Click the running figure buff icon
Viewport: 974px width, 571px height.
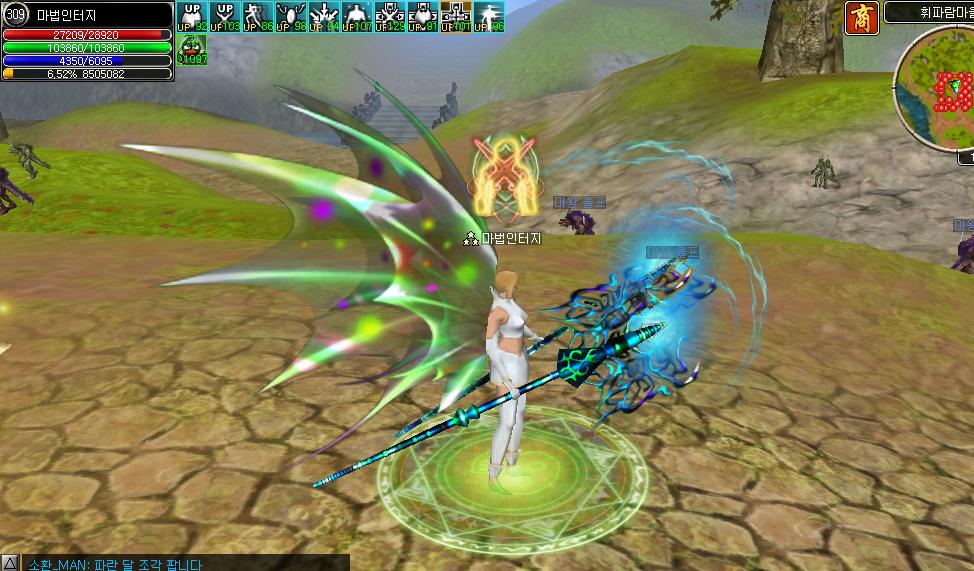click(257, 16)
